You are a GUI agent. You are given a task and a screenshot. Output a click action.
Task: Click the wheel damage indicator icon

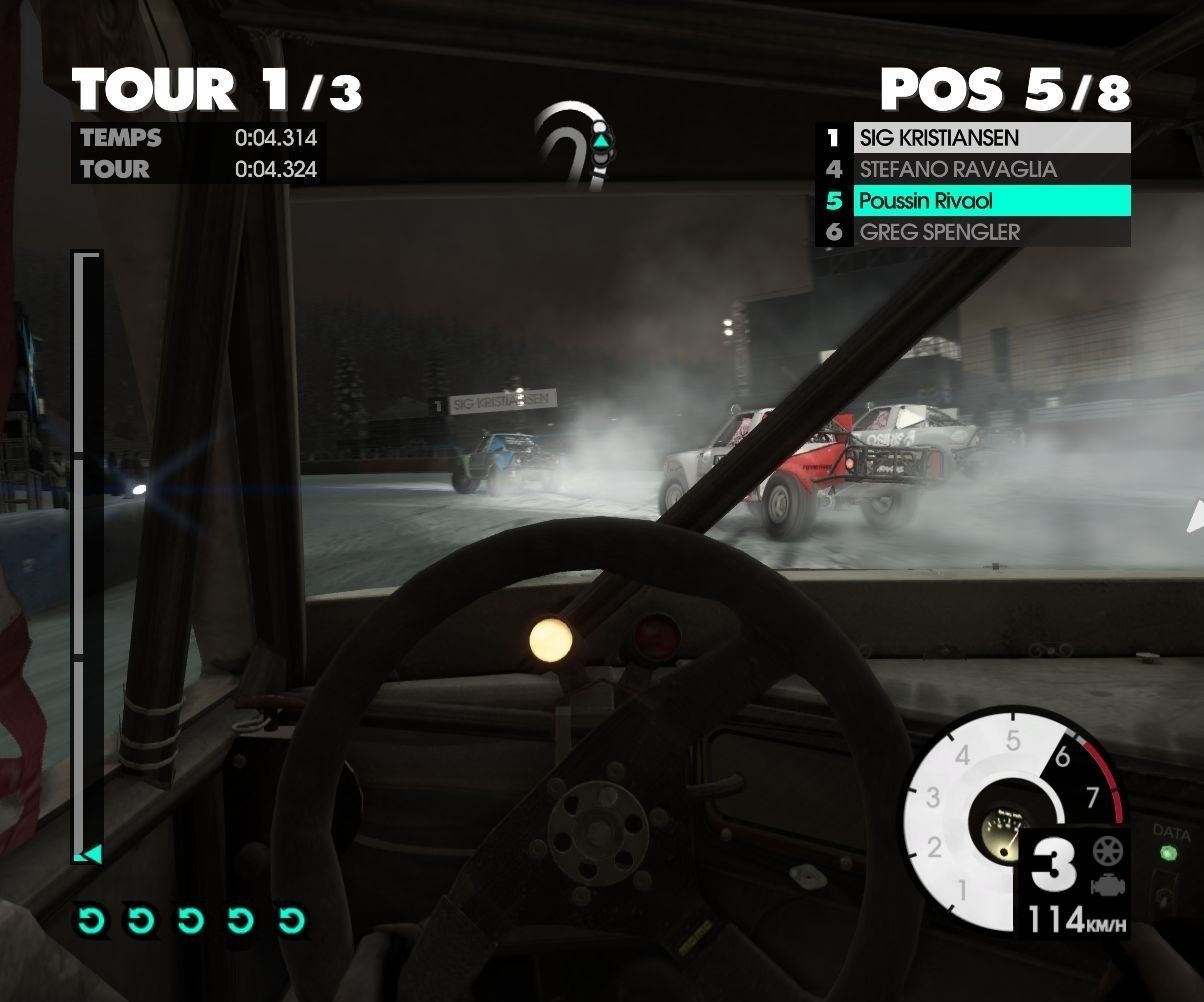[x=1108, y=852]
